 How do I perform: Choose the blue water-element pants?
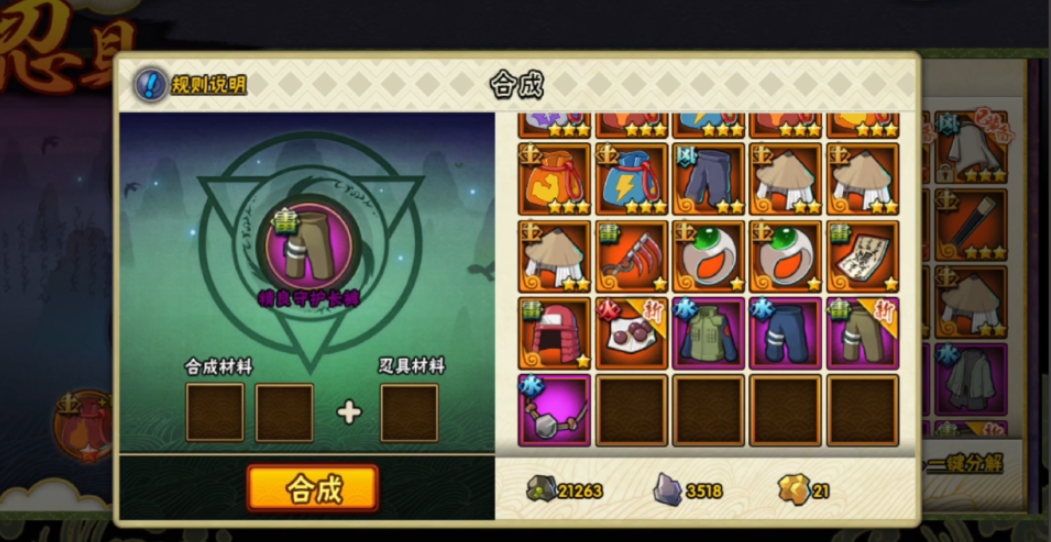click(x=786, y=333)
